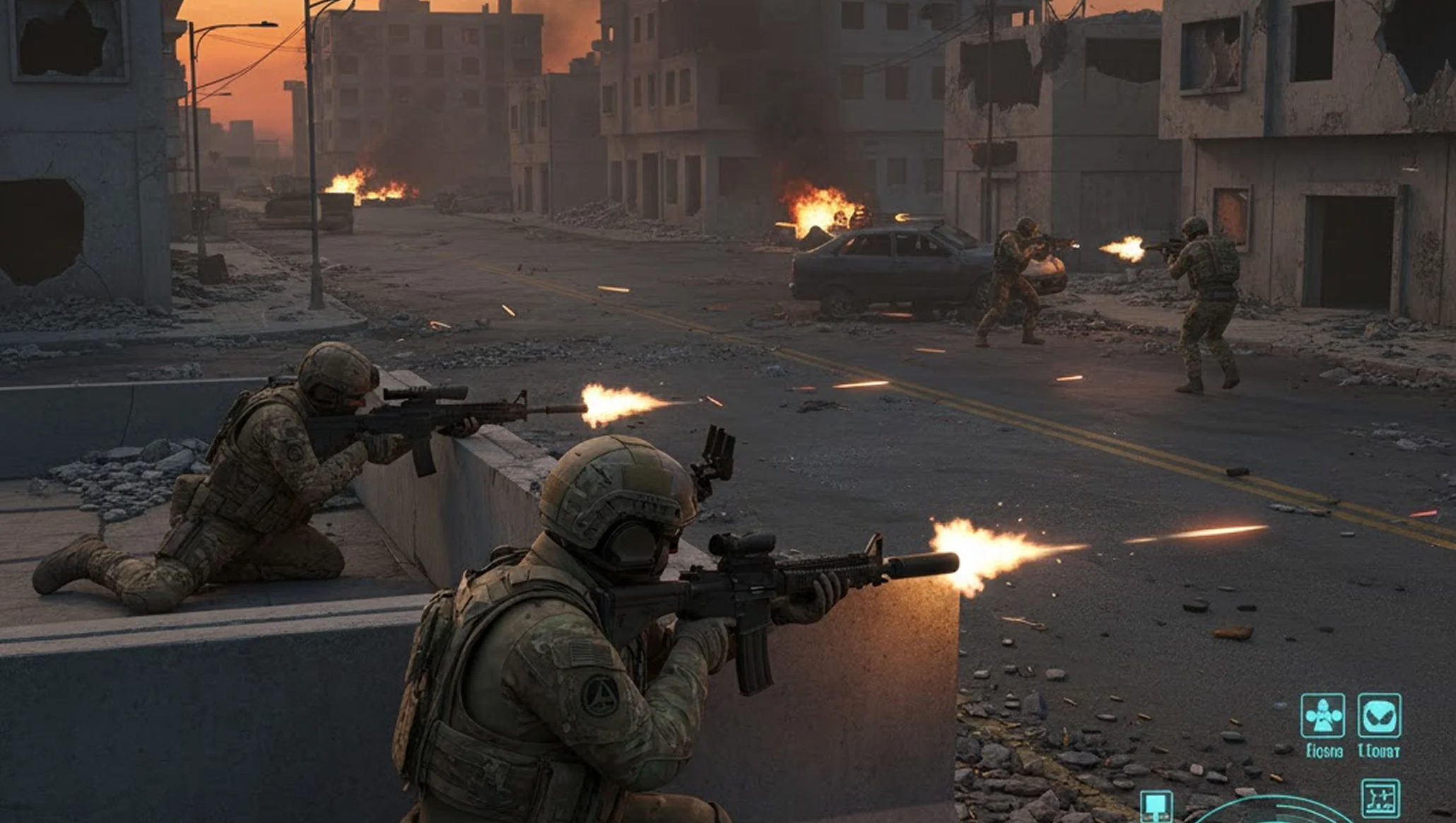
Task: Click the cyan solid-square HUD icon
Action: (x=1156, y=805)
